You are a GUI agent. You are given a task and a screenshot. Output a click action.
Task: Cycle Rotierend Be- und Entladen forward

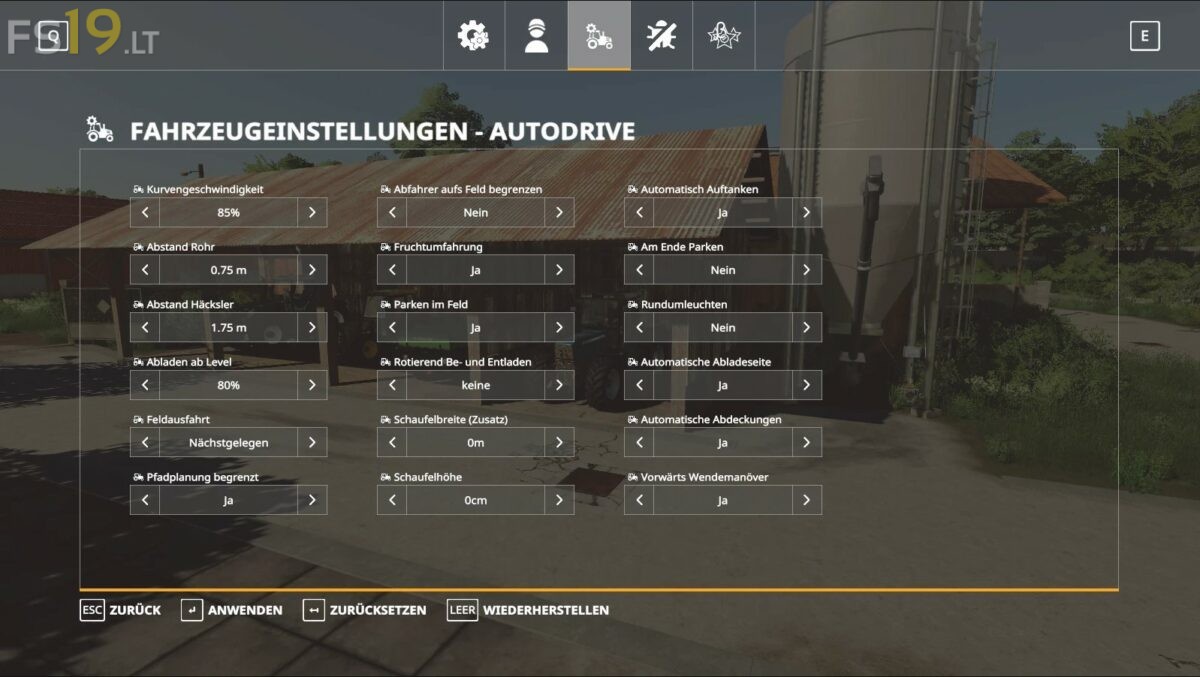point(559,385)
